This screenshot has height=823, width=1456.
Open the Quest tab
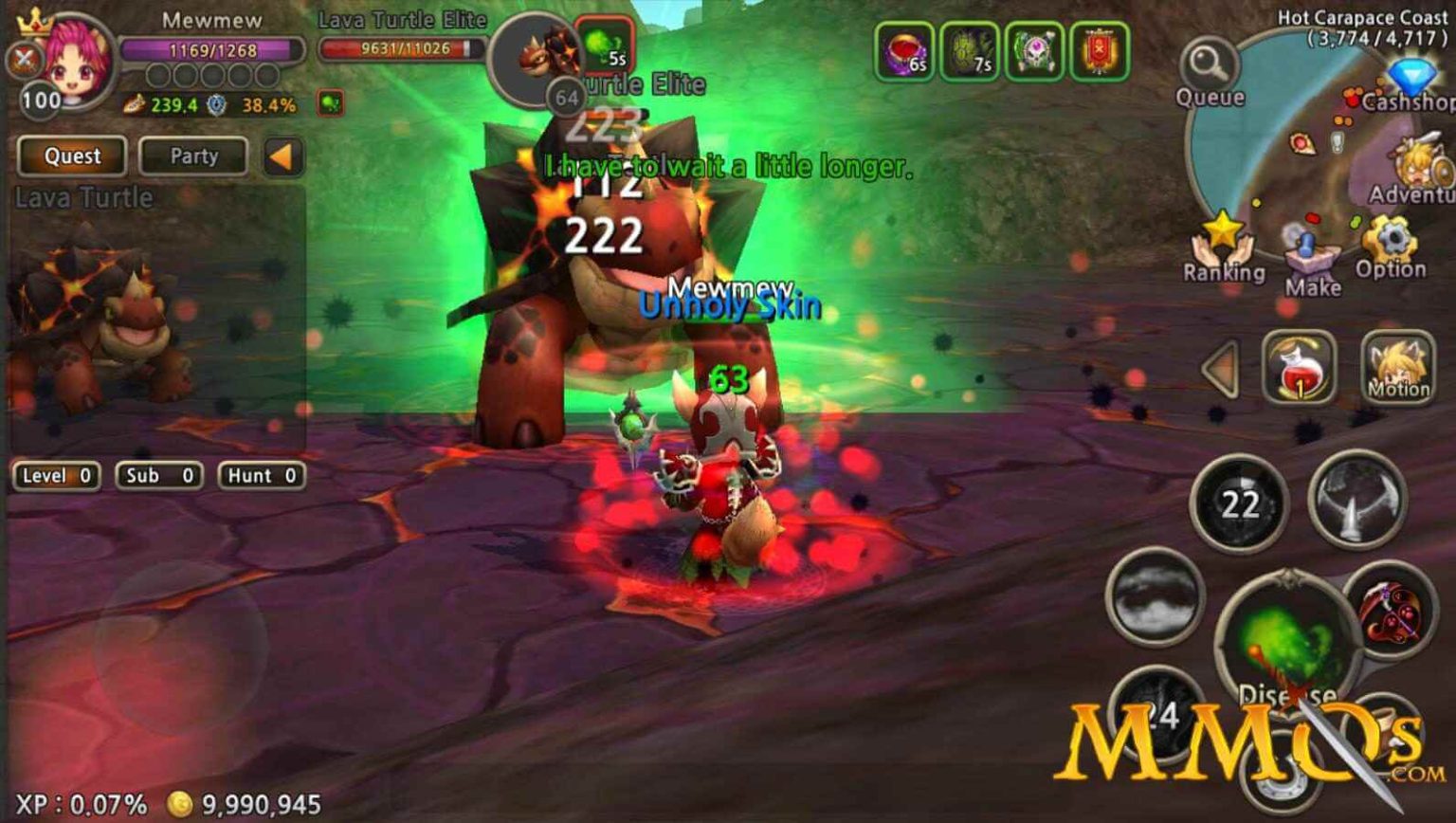(74, 155)
